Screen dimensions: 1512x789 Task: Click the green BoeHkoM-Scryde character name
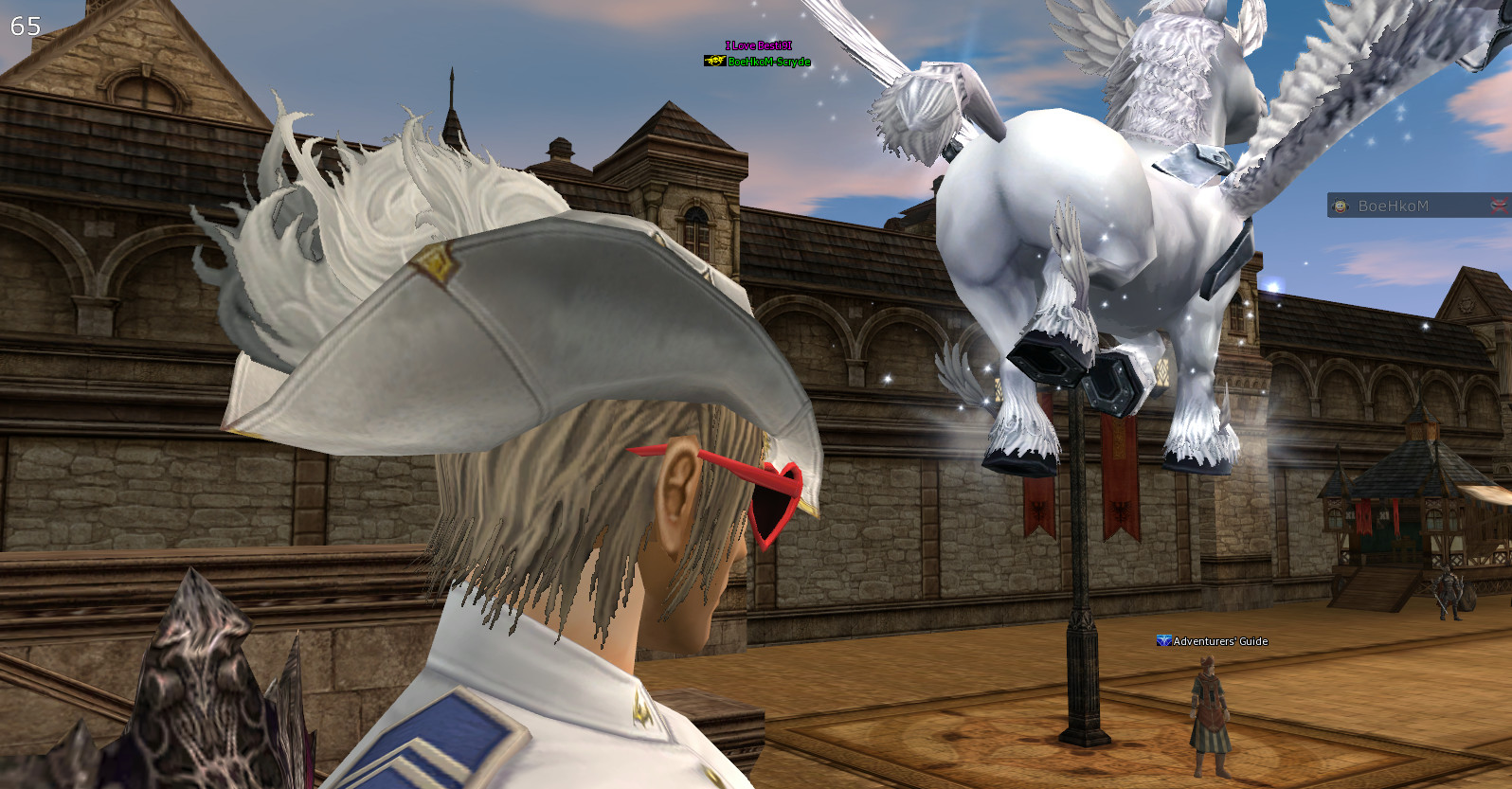point(769,60)
